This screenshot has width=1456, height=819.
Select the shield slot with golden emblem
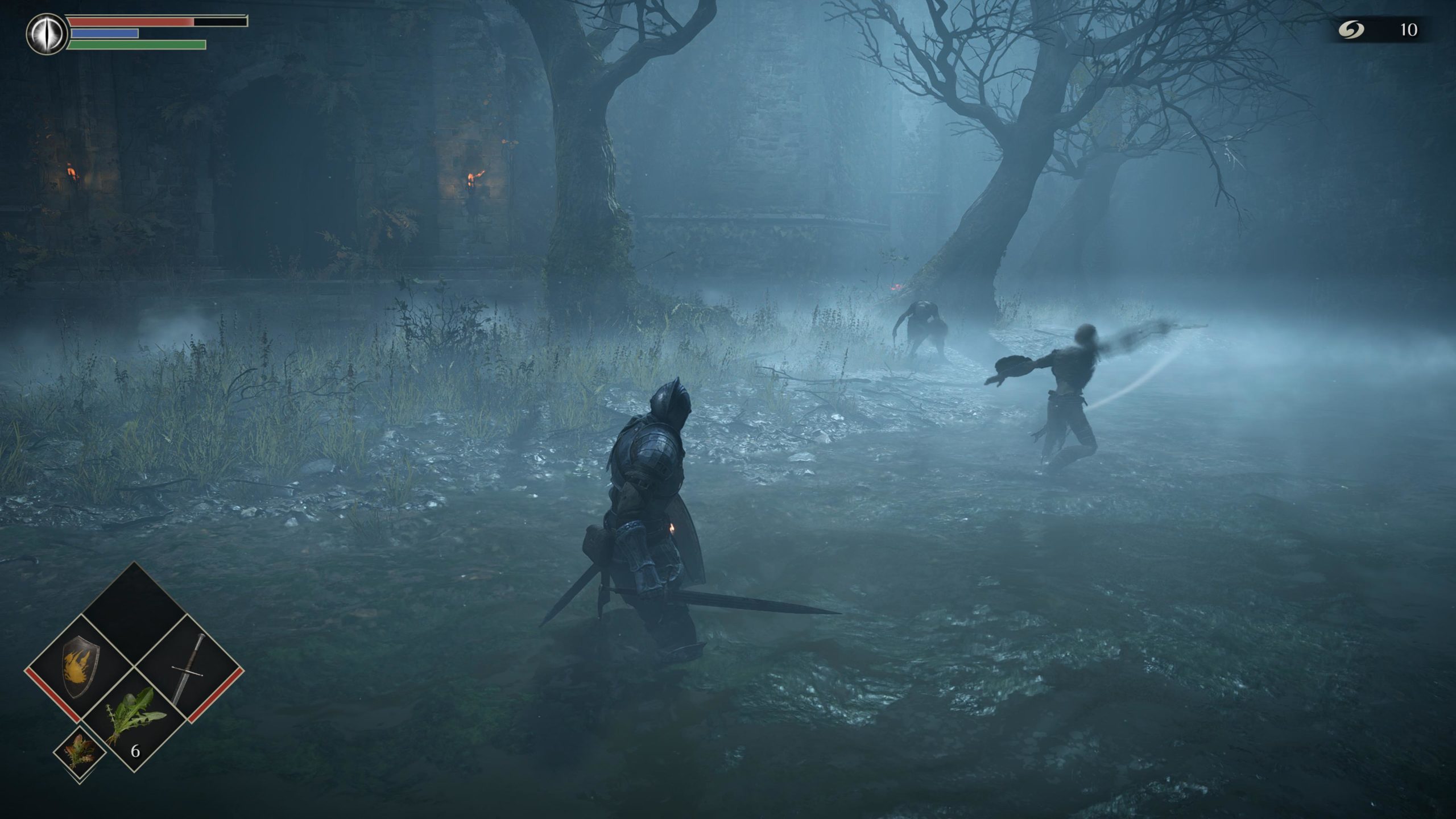point(81,667)
